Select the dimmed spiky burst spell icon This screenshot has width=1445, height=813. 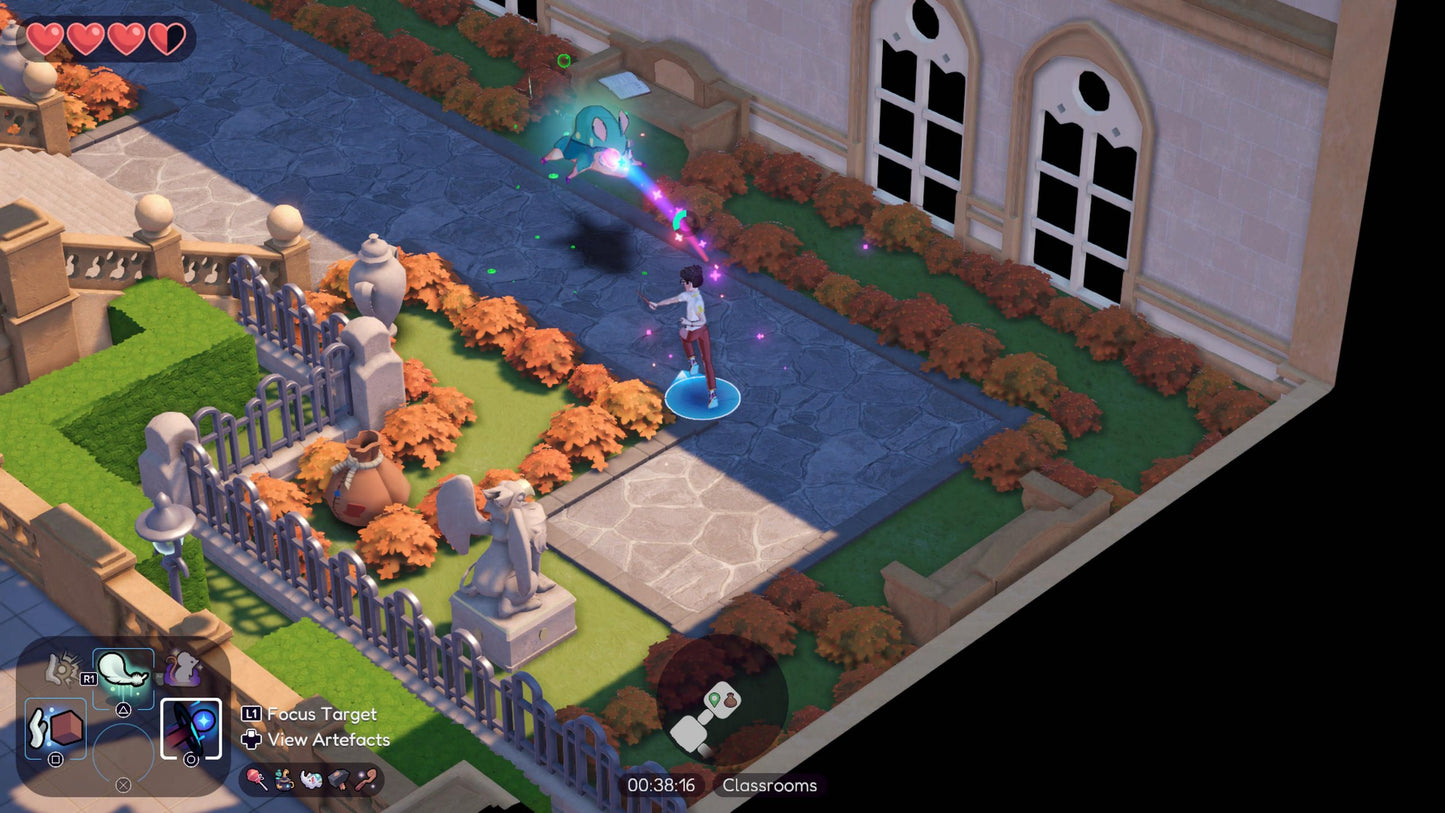(x=63, y=668)
